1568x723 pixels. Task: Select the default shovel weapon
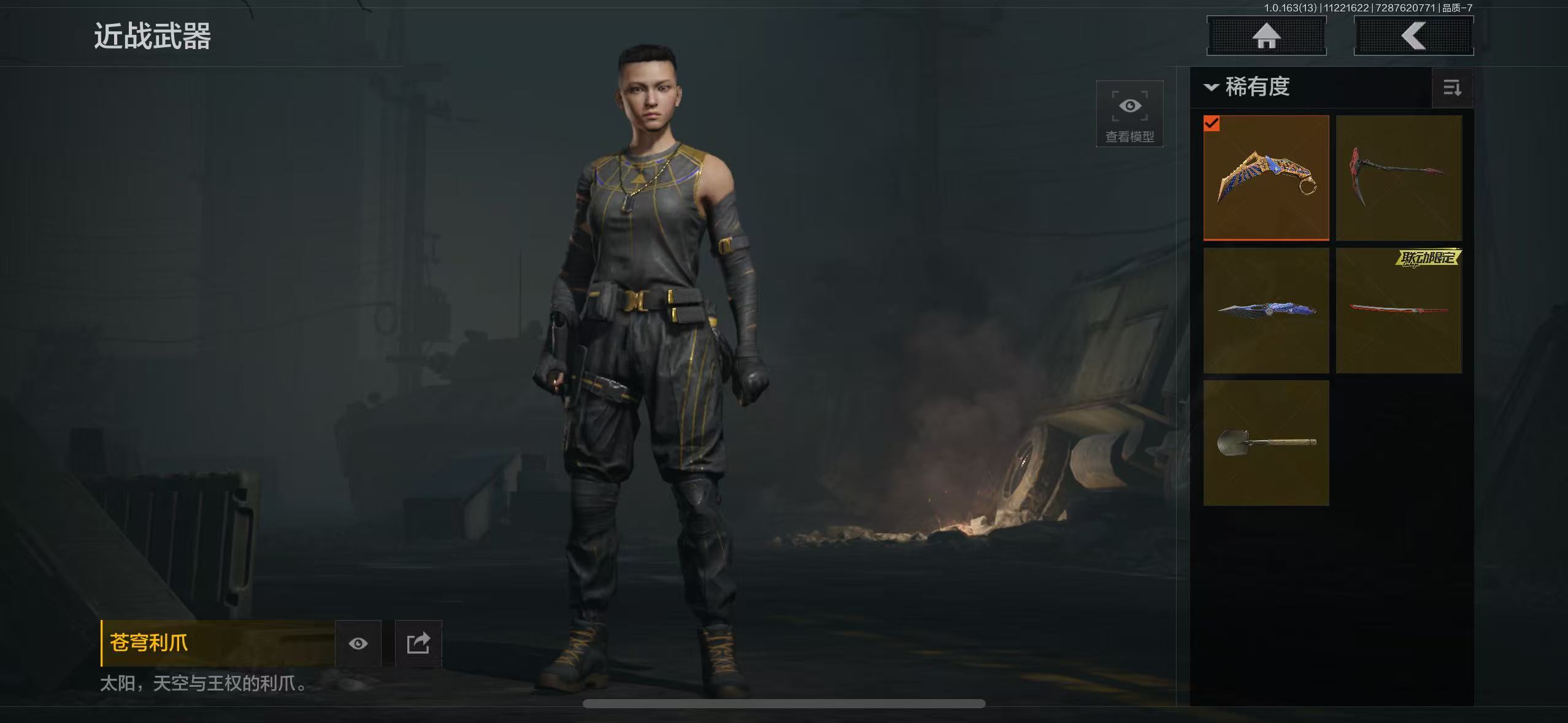click(x=1266, y=443)
